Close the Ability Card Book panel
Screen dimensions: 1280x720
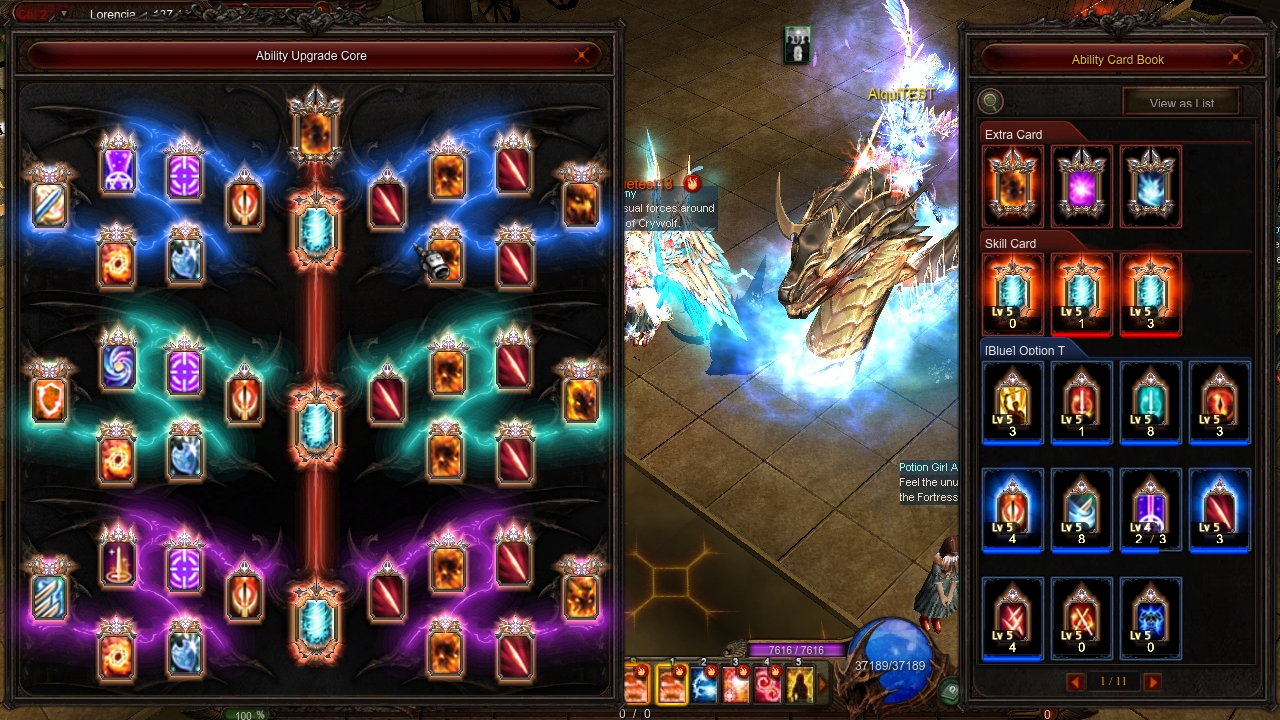coord(1238,59)
